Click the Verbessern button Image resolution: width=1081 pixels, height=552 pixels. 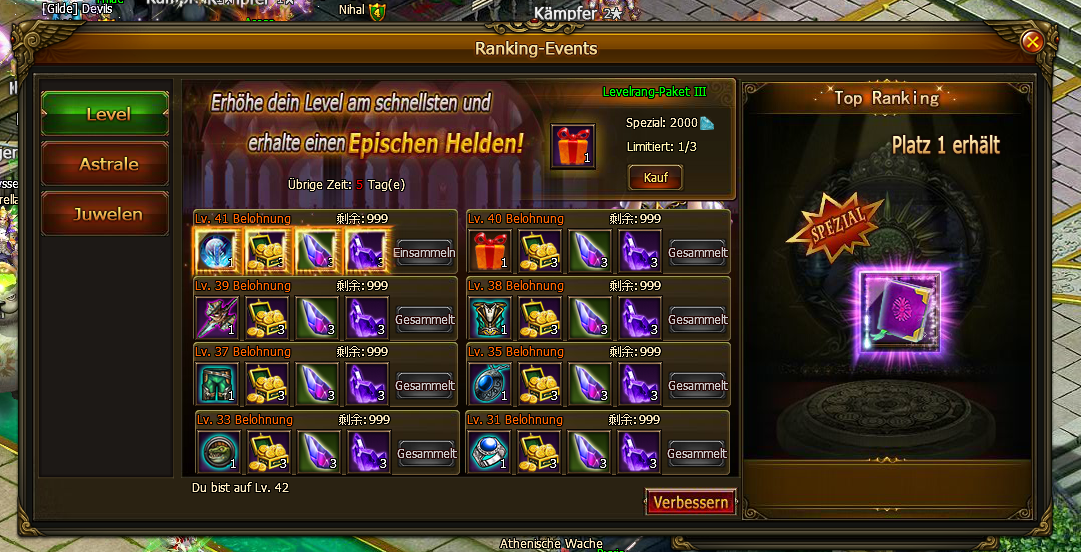click(x=690, y=502)
